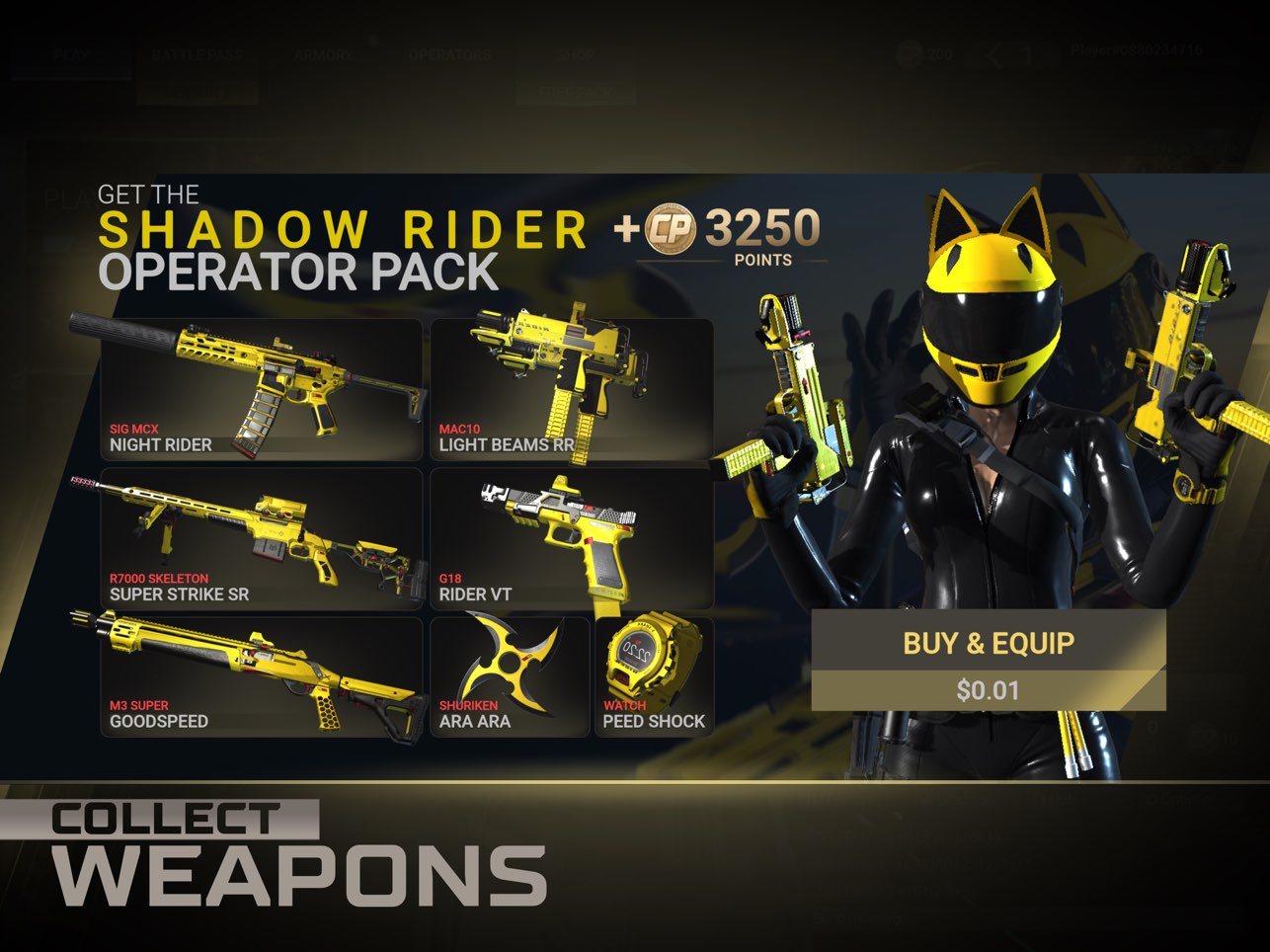Select the SIG MCX Night Rider card
Image resolution: width=1270 pixels, height=952 pixels.
(262, 389)
